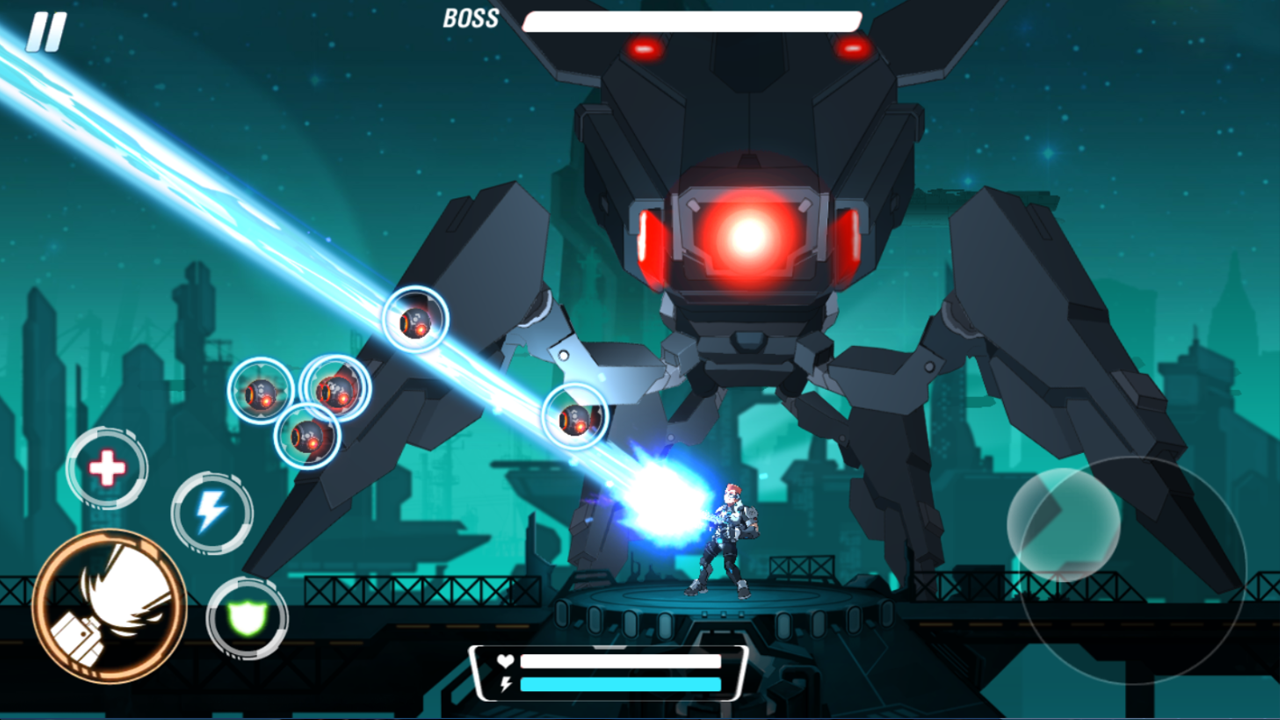The image size is (1280, 720).
Task: Click the topmost encircled drone near the beam
Action: click(x=413, y=322)
